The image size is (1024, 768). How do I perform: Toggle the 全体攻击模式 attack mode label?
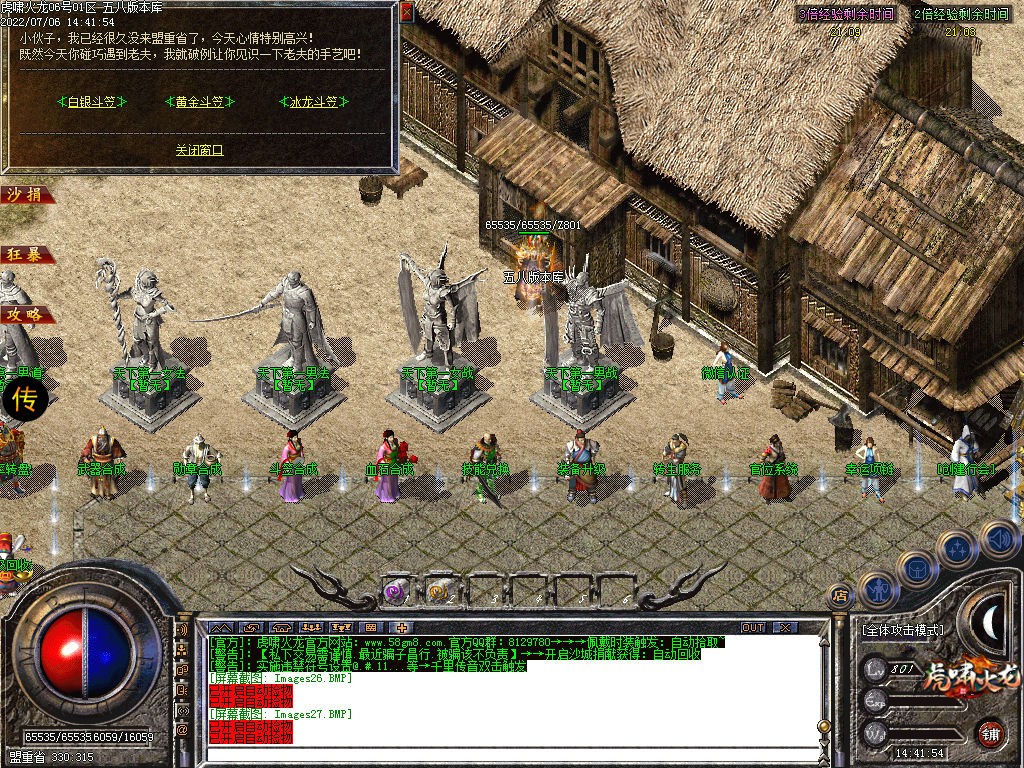[x=901, y=631]
